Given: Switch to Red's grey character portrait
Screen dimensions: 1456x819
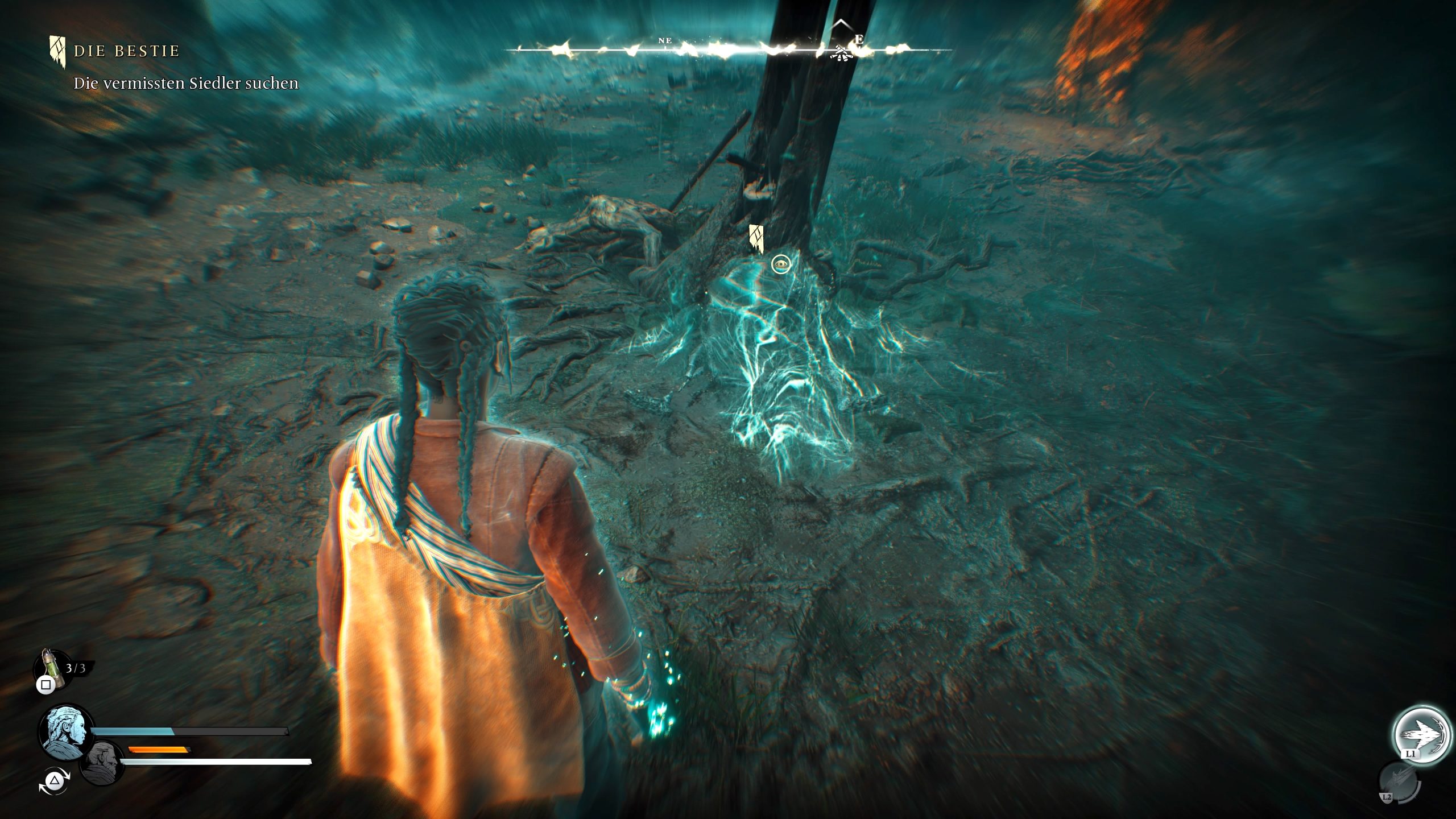Looking at the screenshot, I should (x=101, y=762).
